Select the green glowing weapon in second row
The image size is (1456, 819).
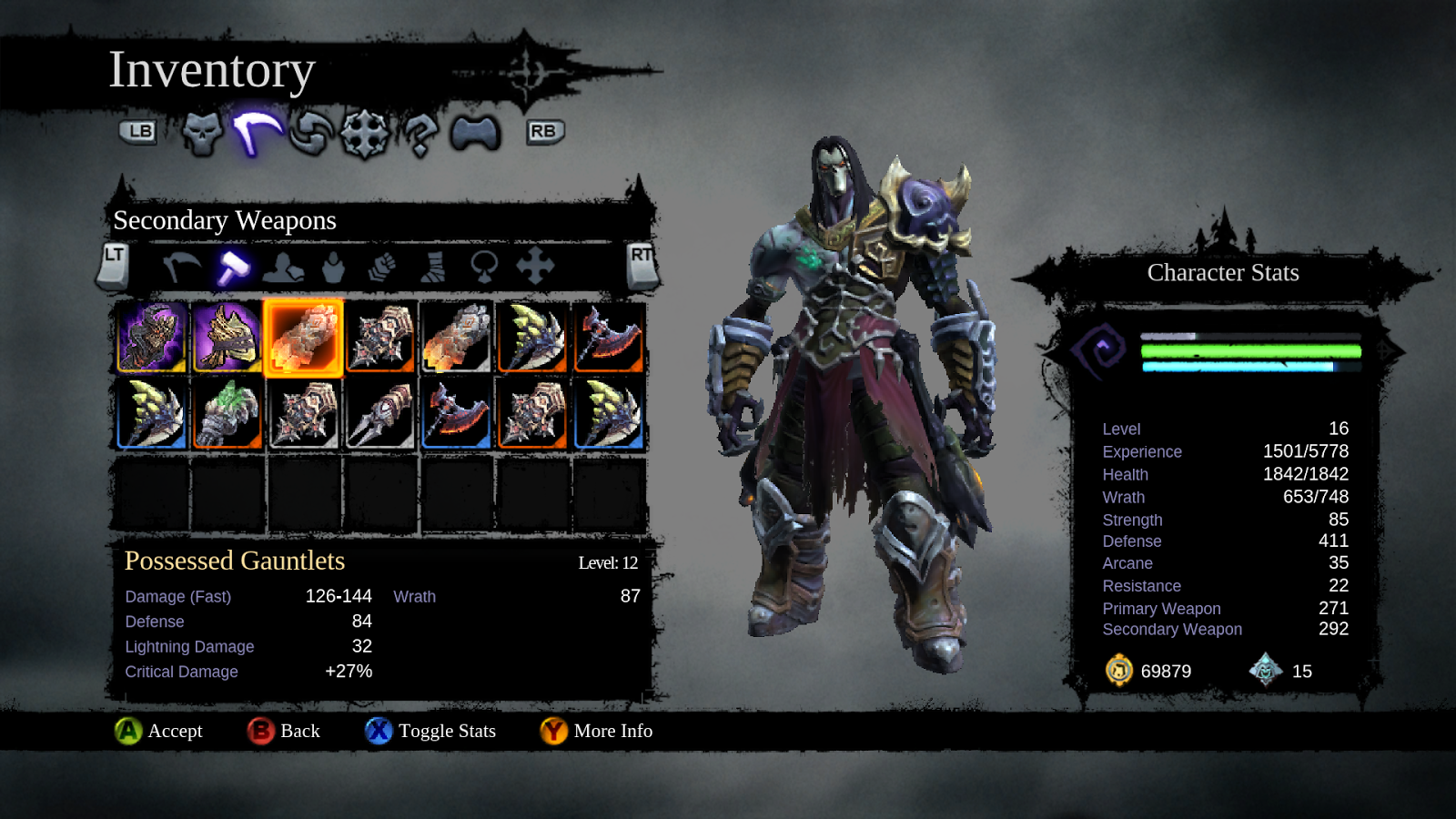pos(227,416)
